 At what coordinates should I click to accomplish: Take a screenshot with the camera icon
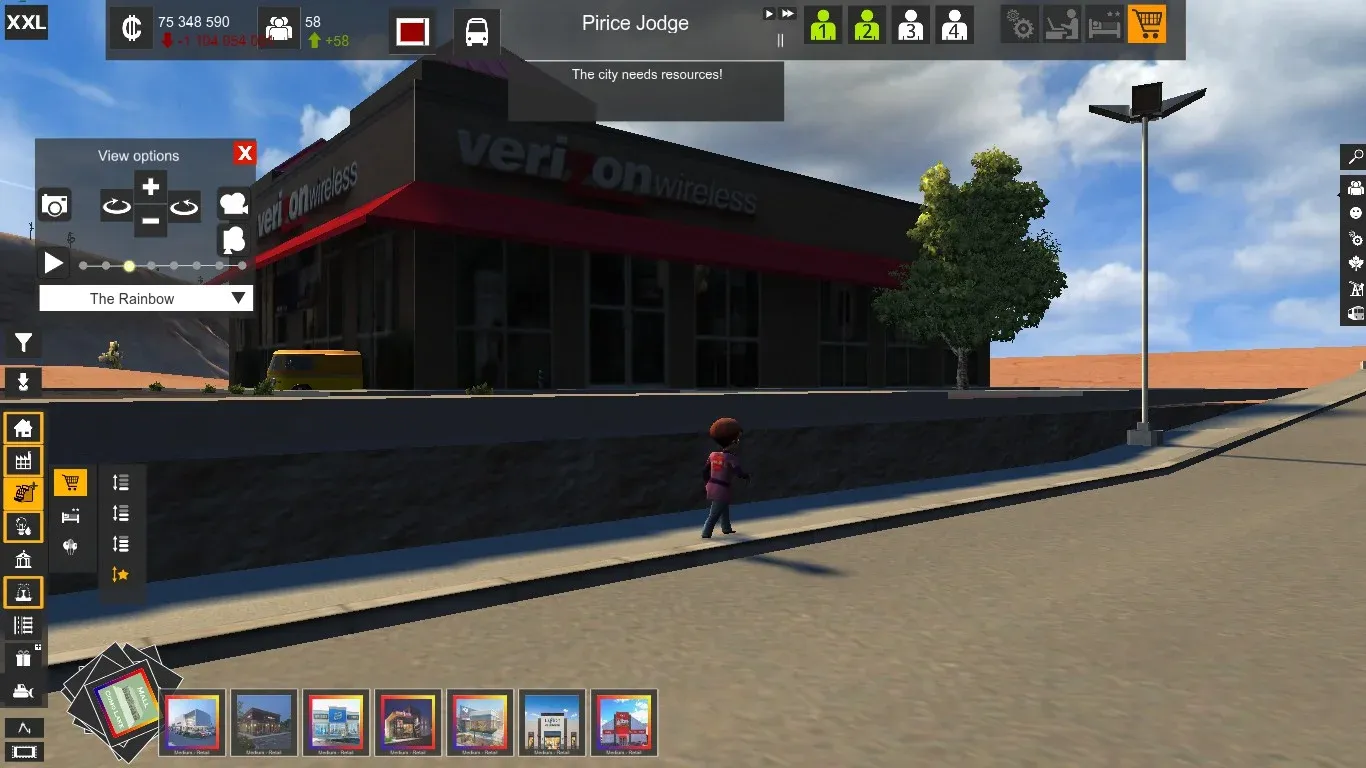pyautogui.click(x=55, y=206)
